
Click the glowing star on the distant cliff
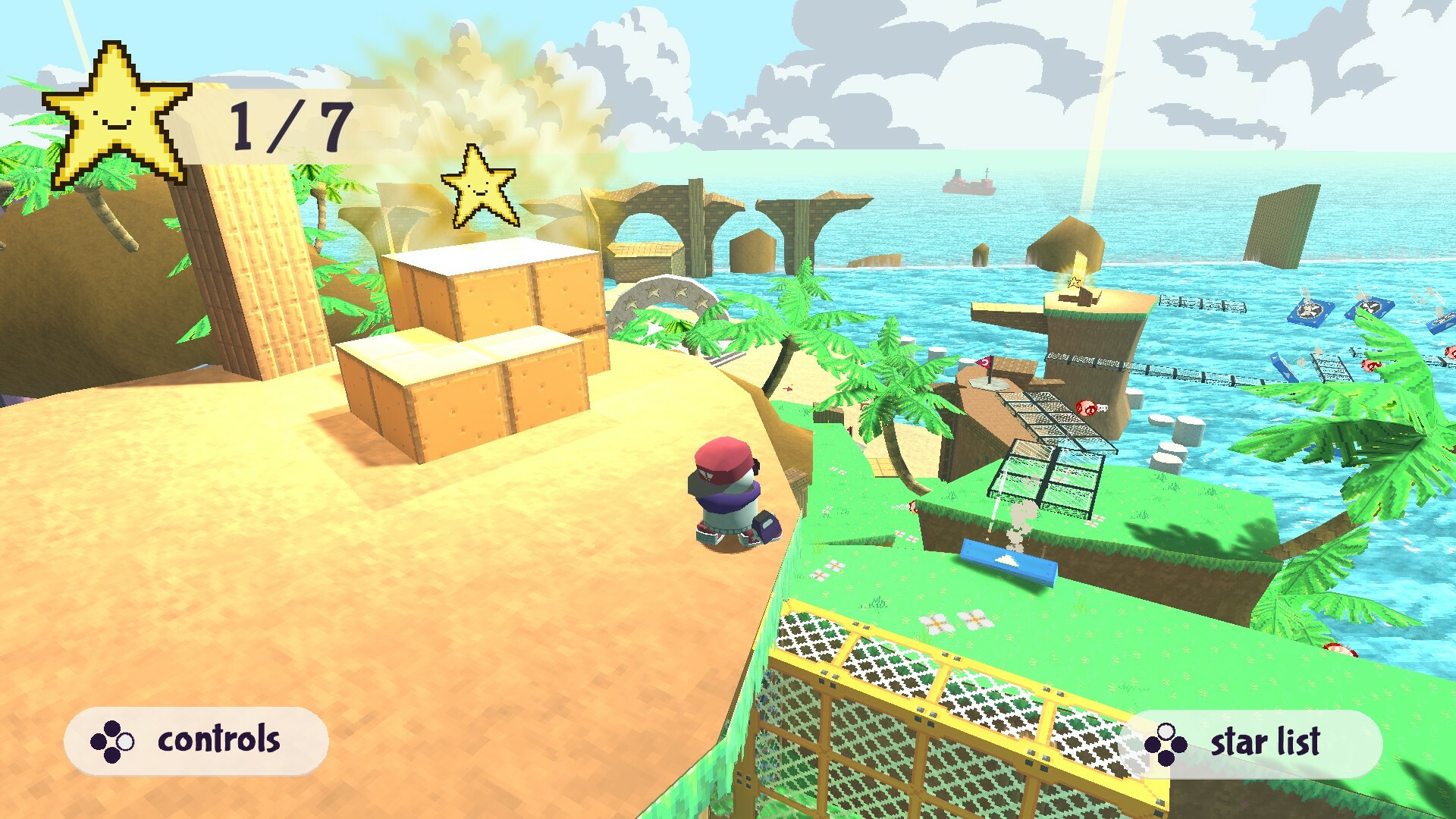coord(1073,284)
